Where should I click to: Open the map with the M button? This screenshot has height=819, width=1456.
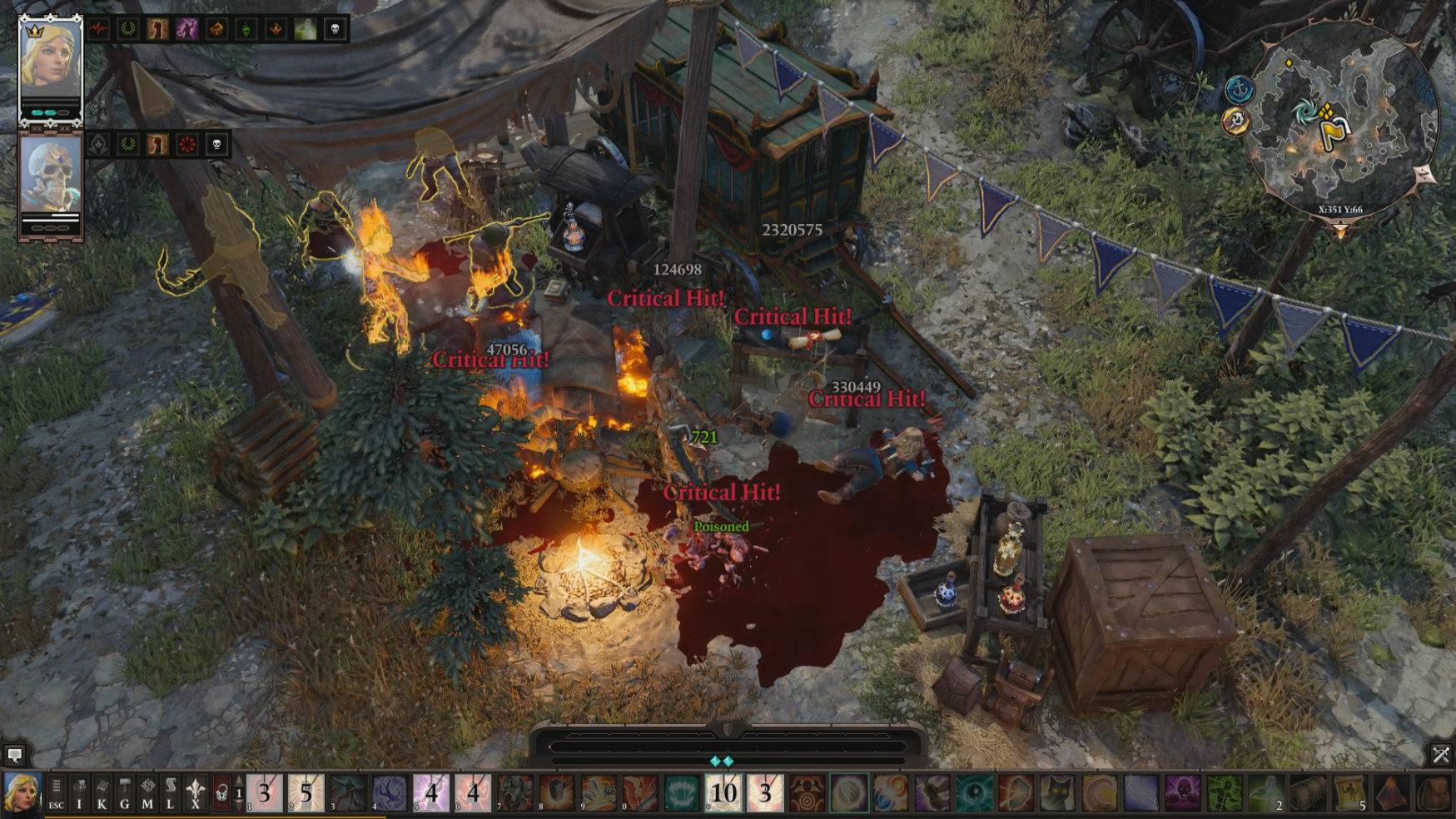click(x=147, y=793)
